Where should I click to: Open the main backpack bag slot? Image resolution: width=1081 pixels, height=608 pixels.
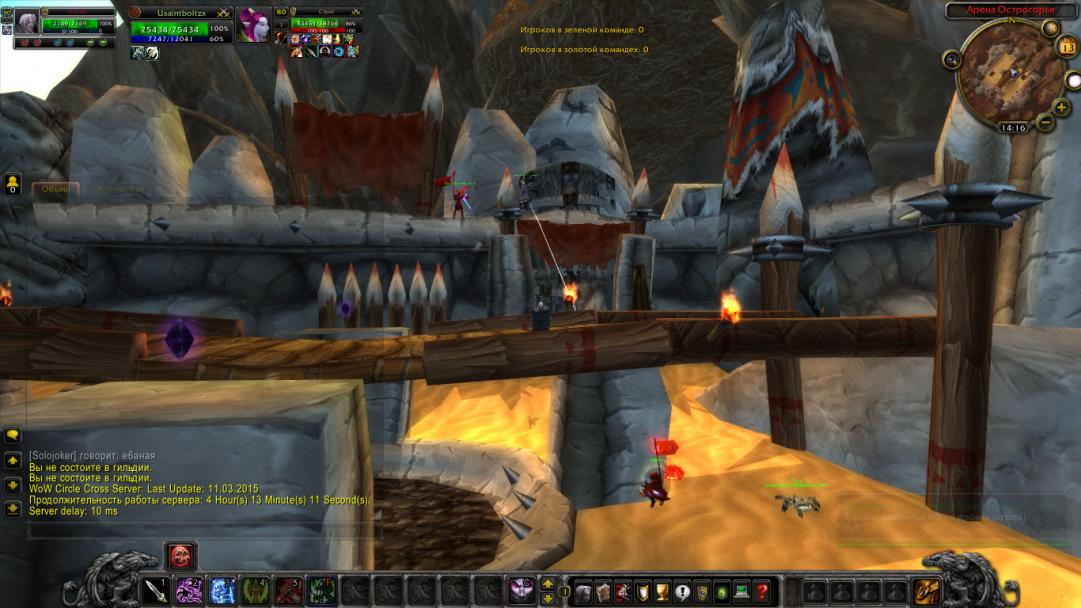pos(926,591)
